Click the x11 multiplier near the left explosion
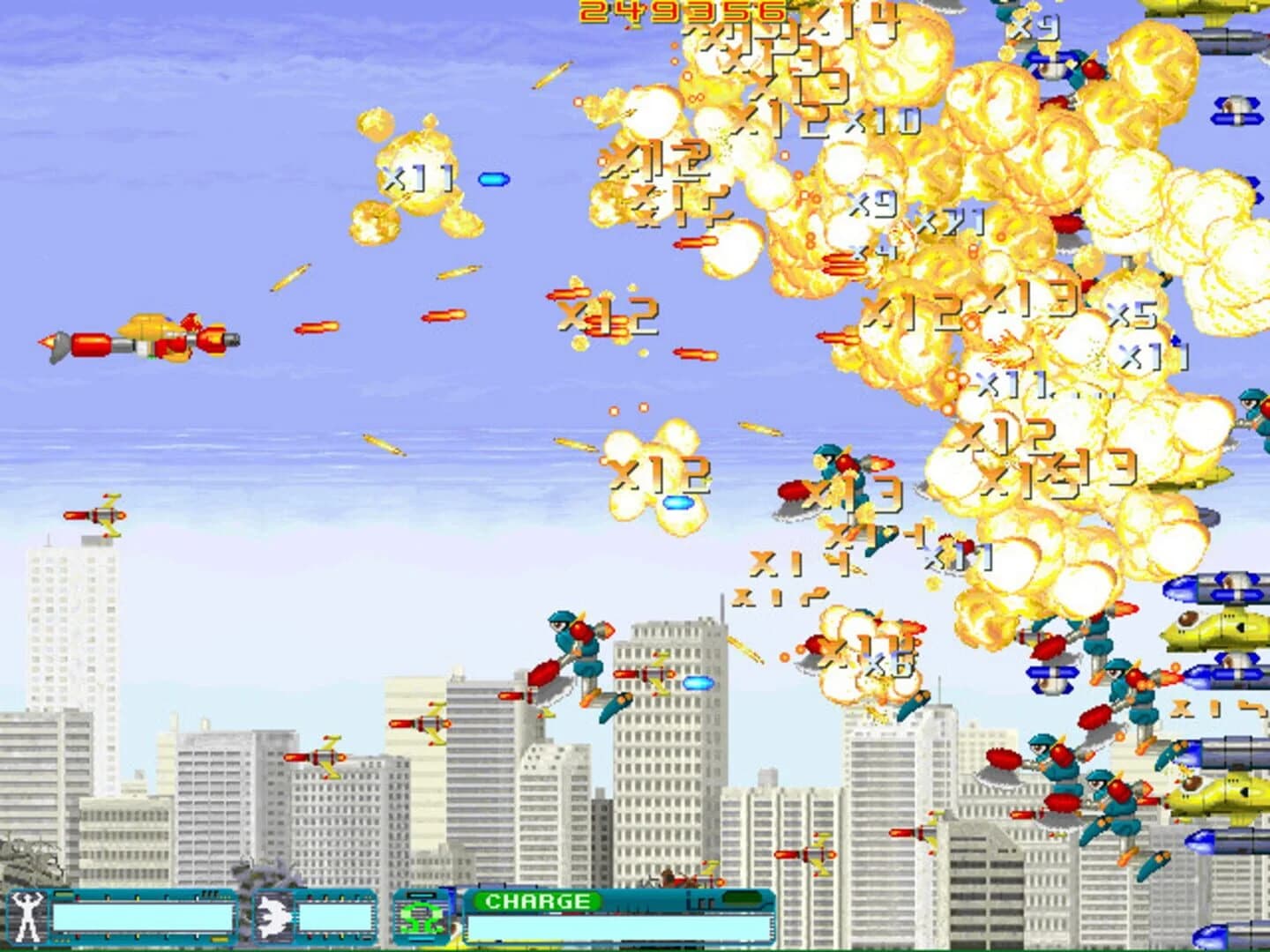The width and height of the screenshot is (1270, 952). click(x=415, y=178)
